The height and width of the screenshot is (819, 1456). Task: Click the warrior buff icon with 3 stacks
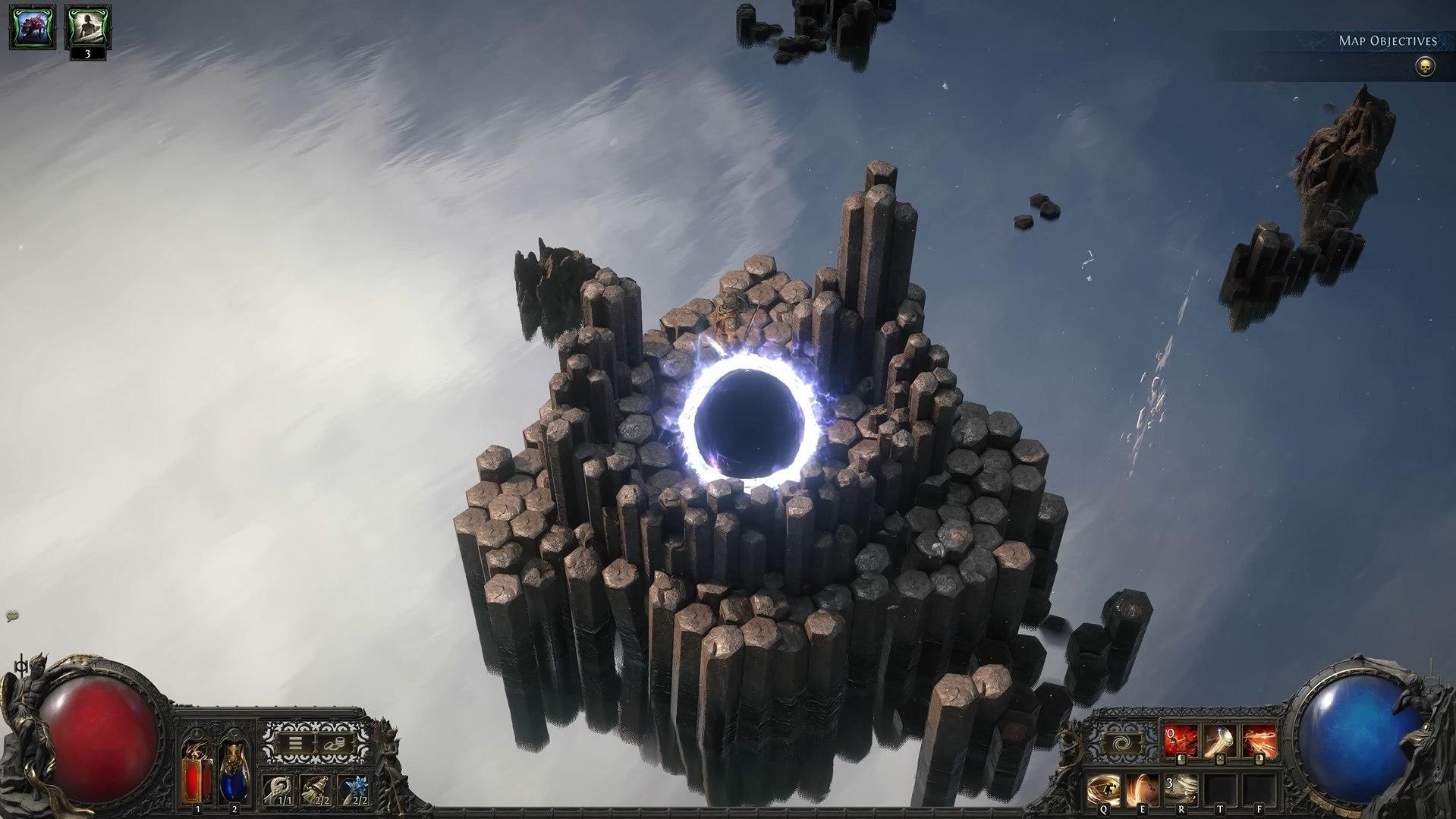[x=88, y=27]
